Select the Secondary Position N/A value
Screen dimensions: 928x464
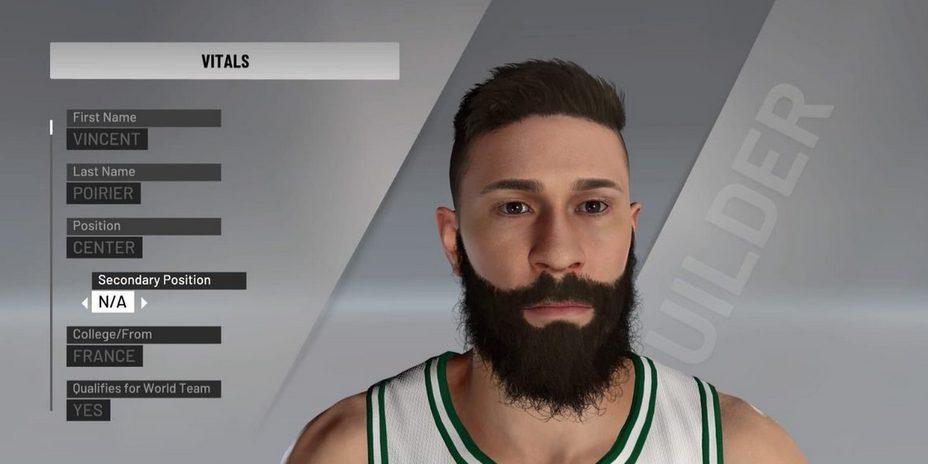[x=113, y=302]
